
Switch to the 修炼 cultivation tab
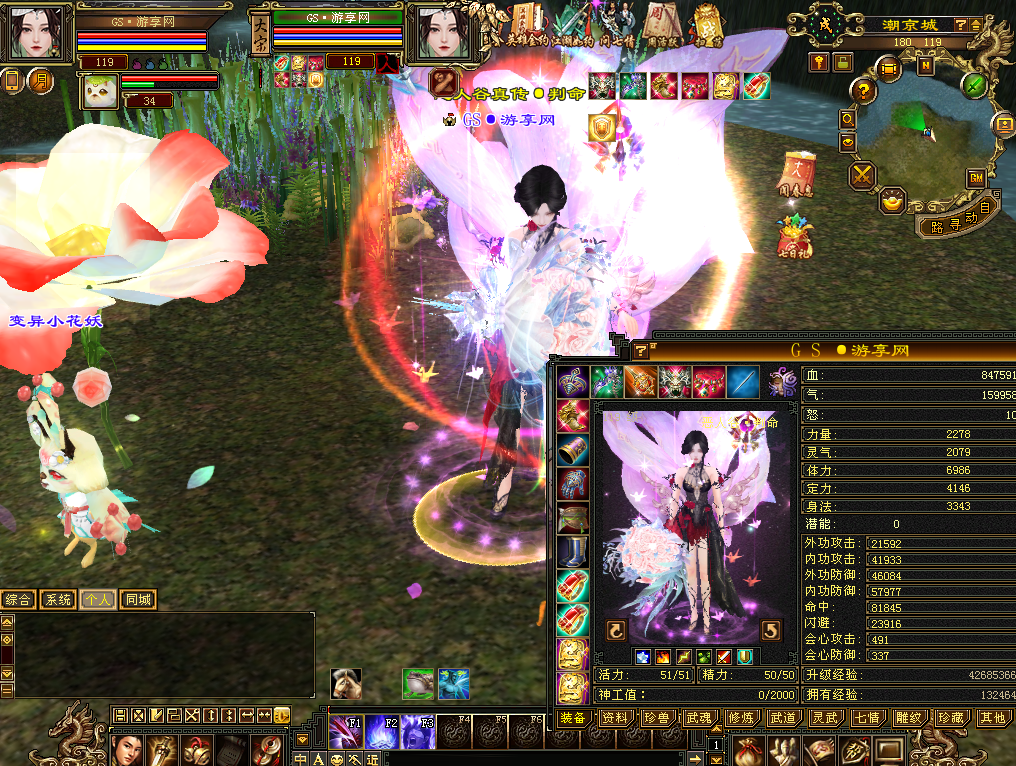740,718
